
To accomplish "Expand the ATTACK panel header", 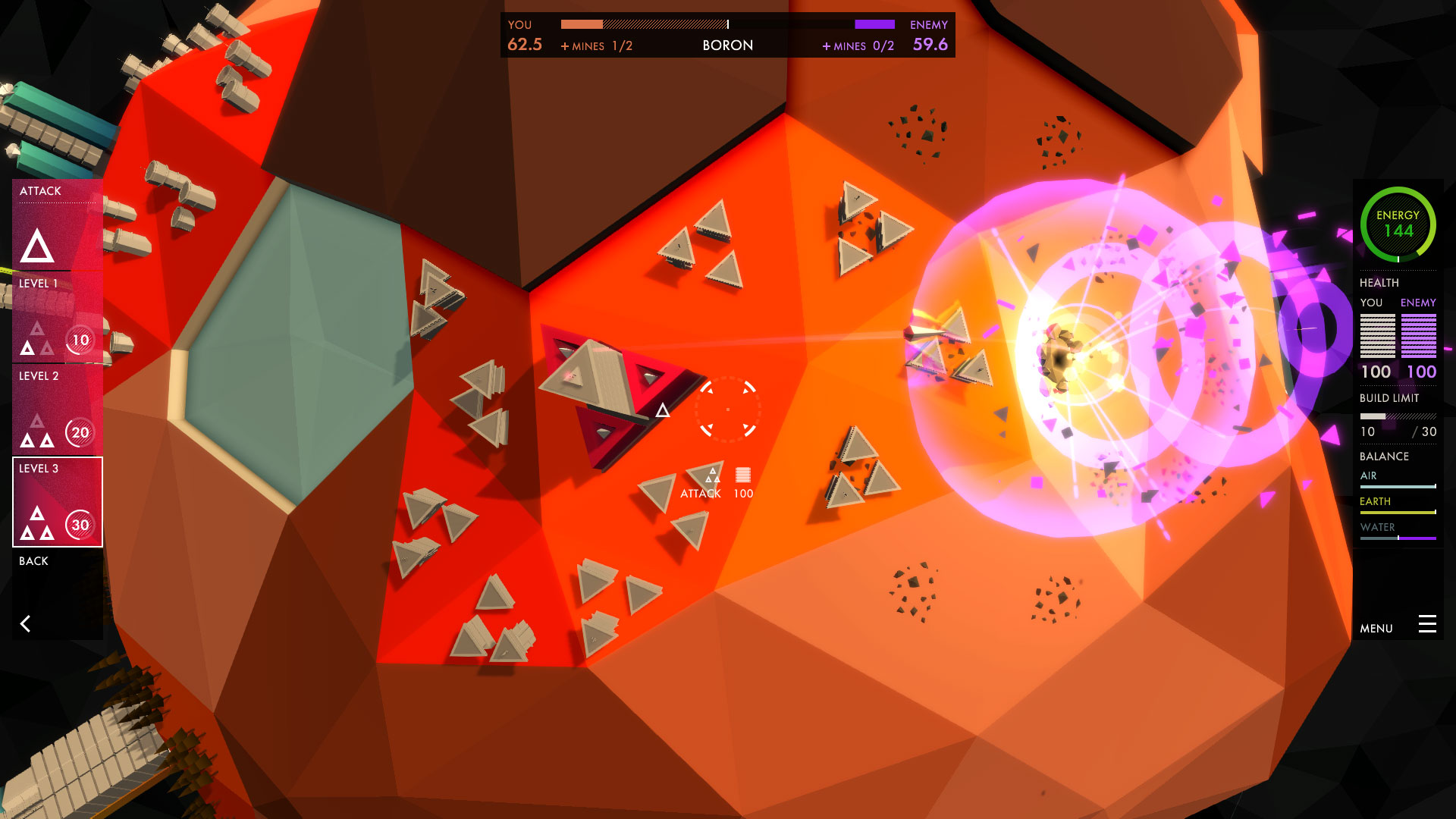I will (39, 191).
